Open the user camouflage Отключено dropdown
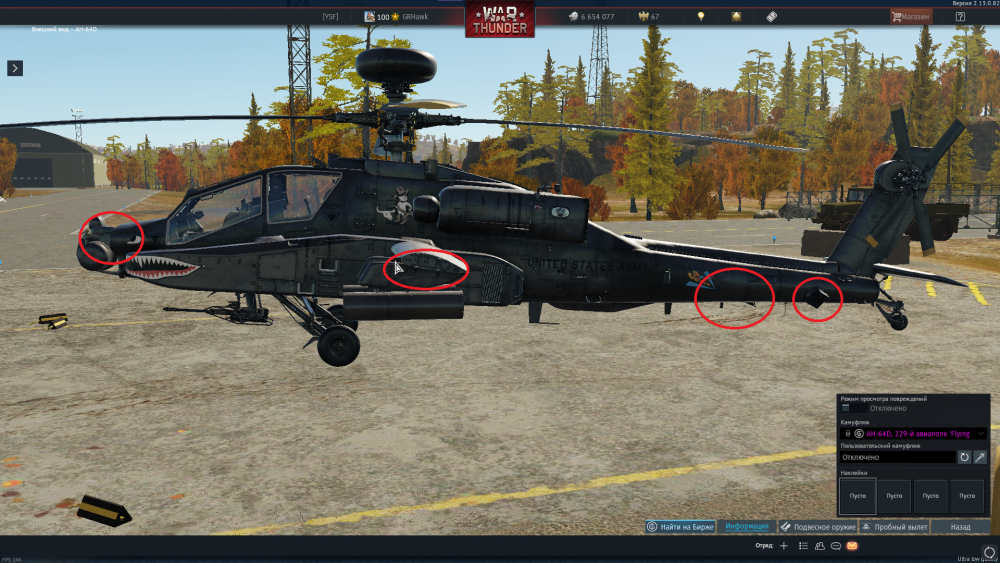Viewport: 1000px width, 563px height. click(897, 457)
